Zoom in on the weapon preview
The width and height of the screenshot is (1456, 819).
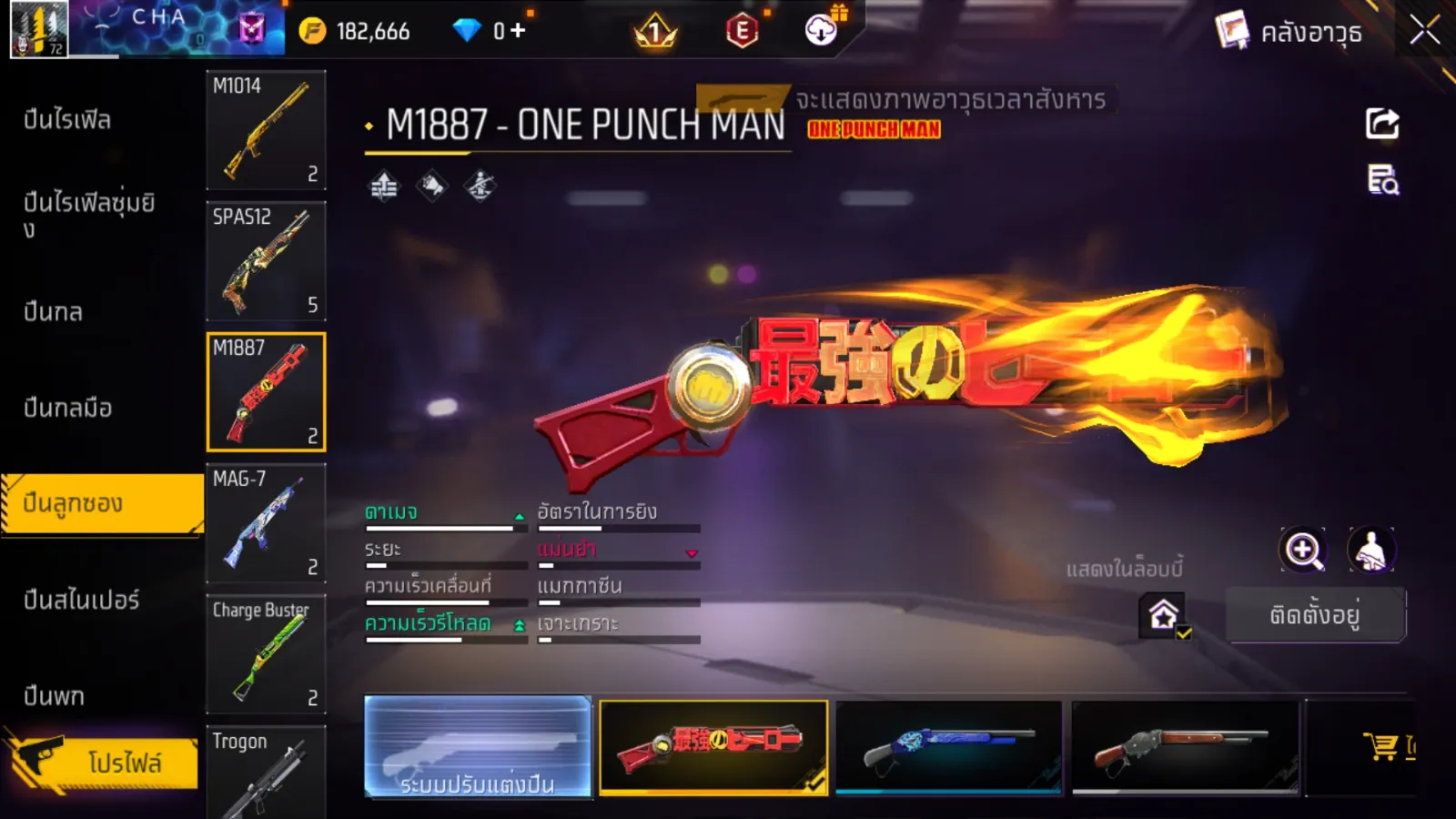(1302, 551)
